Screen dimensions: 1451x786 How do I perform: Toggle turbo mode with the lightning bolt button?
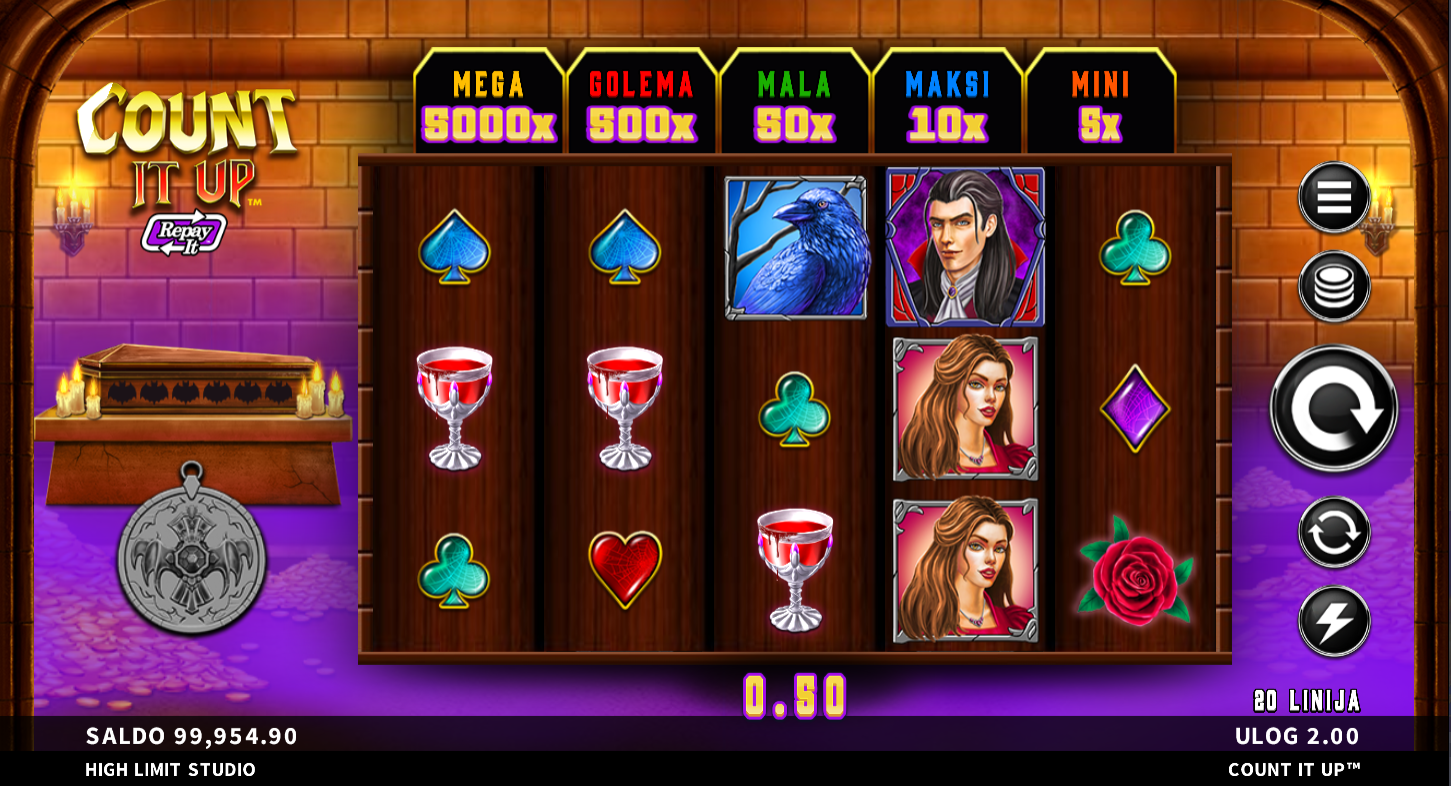coord(1334,621)
